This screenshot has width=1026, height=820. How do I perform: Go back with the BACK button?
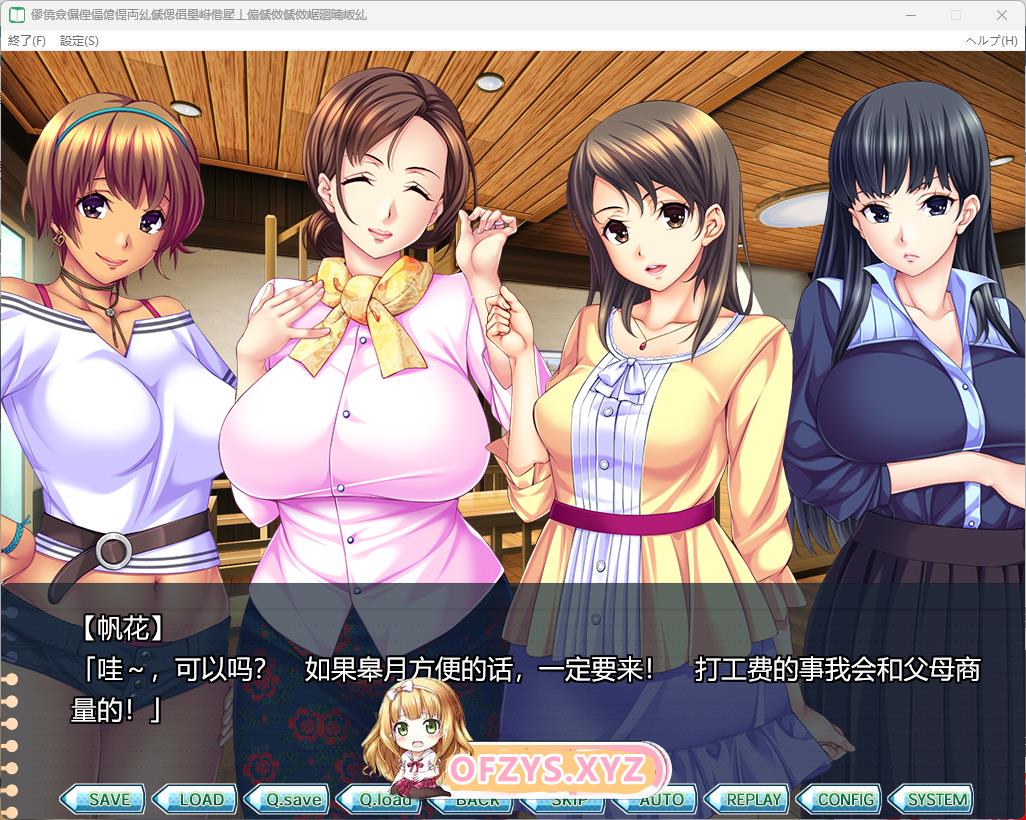(x=478, y=800)
